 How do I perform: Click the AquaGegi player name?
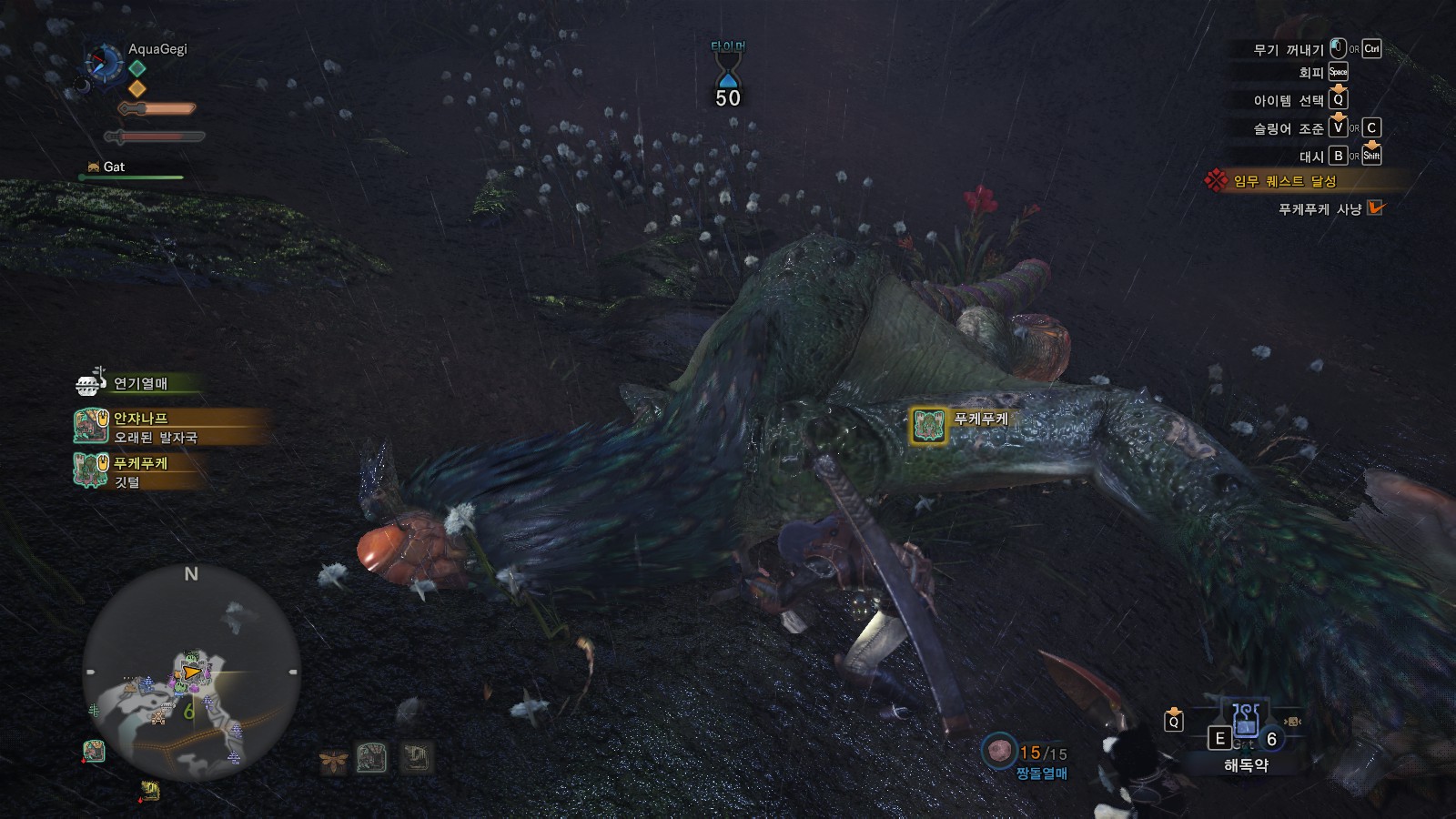[157, 49]
